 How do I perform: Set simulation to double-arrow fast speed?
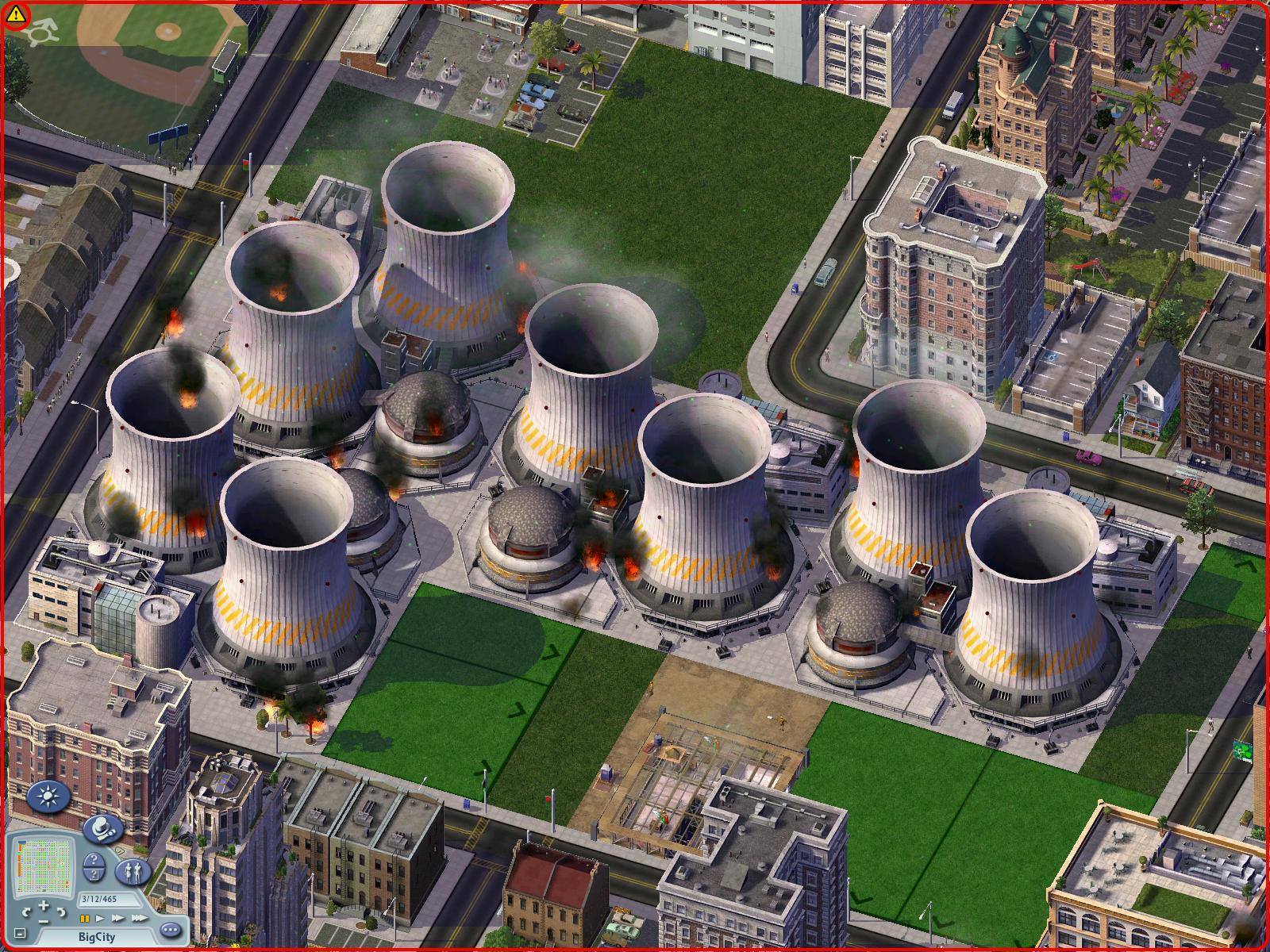click(x=117, y=919)
